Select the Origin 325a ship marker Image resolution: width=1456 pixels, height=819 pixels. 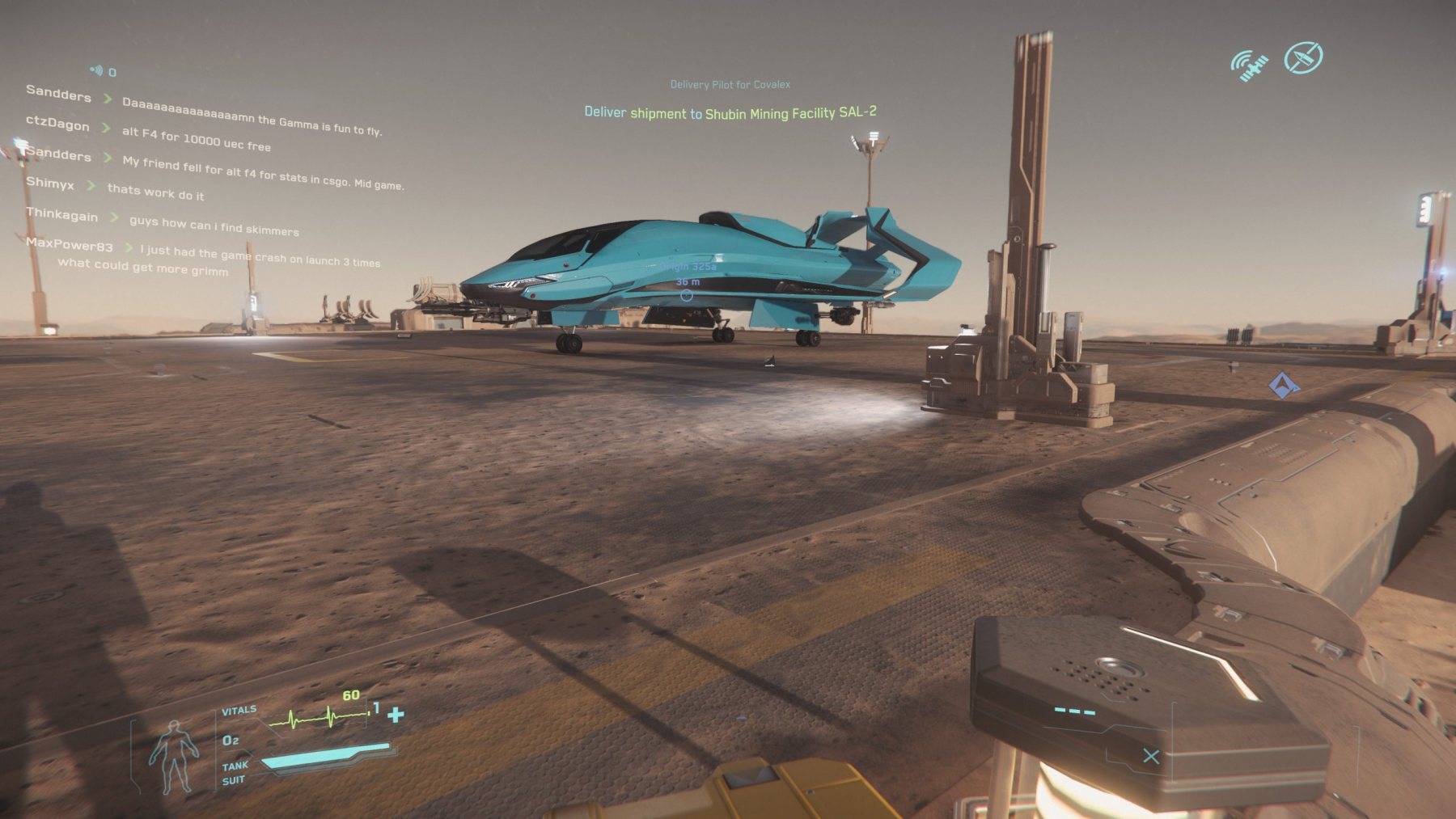click(x=687, y=295)
